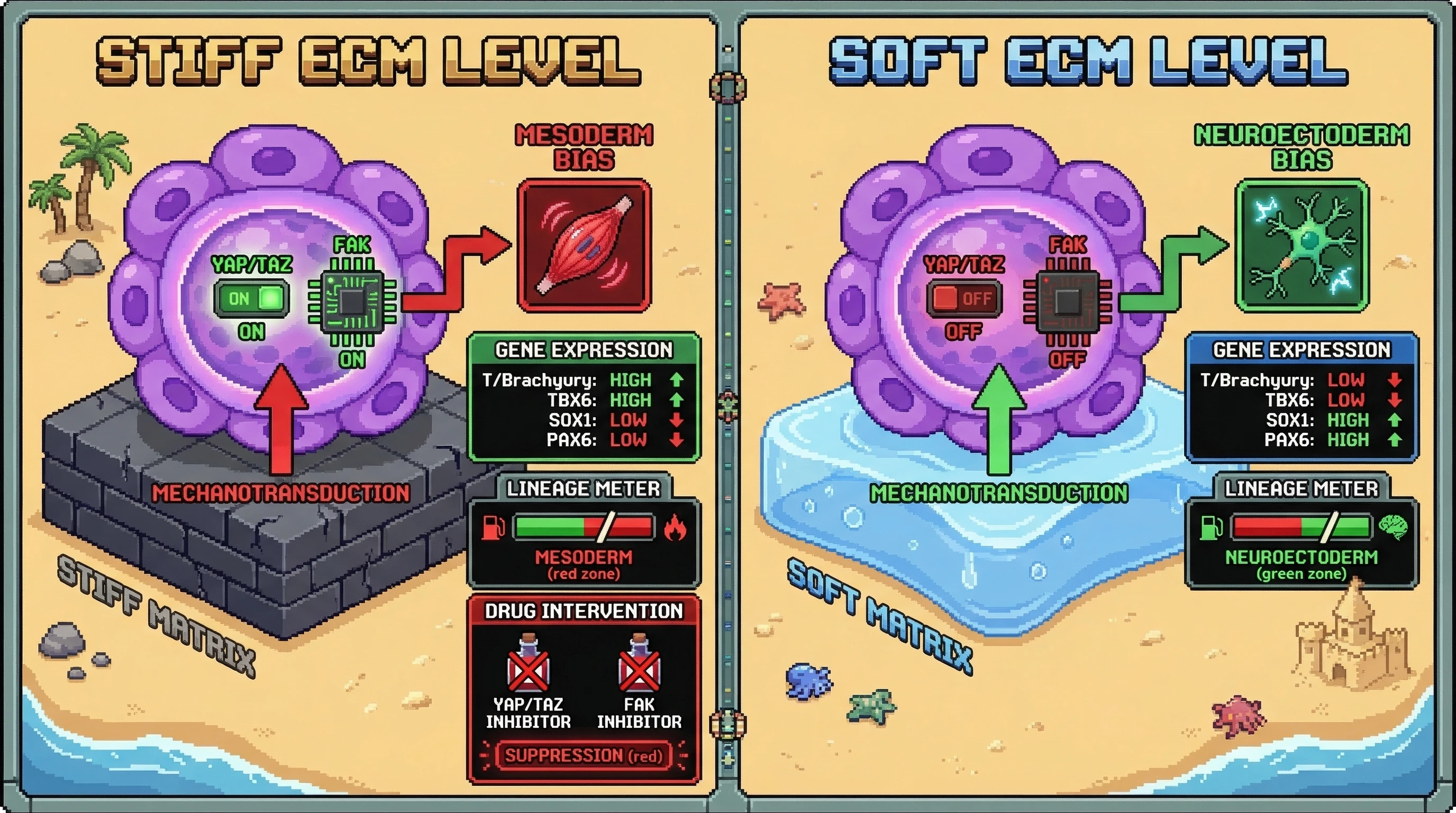Toggle the green YAP/TAZ ON switch
1456x813 pixels.
coord(251,299)
